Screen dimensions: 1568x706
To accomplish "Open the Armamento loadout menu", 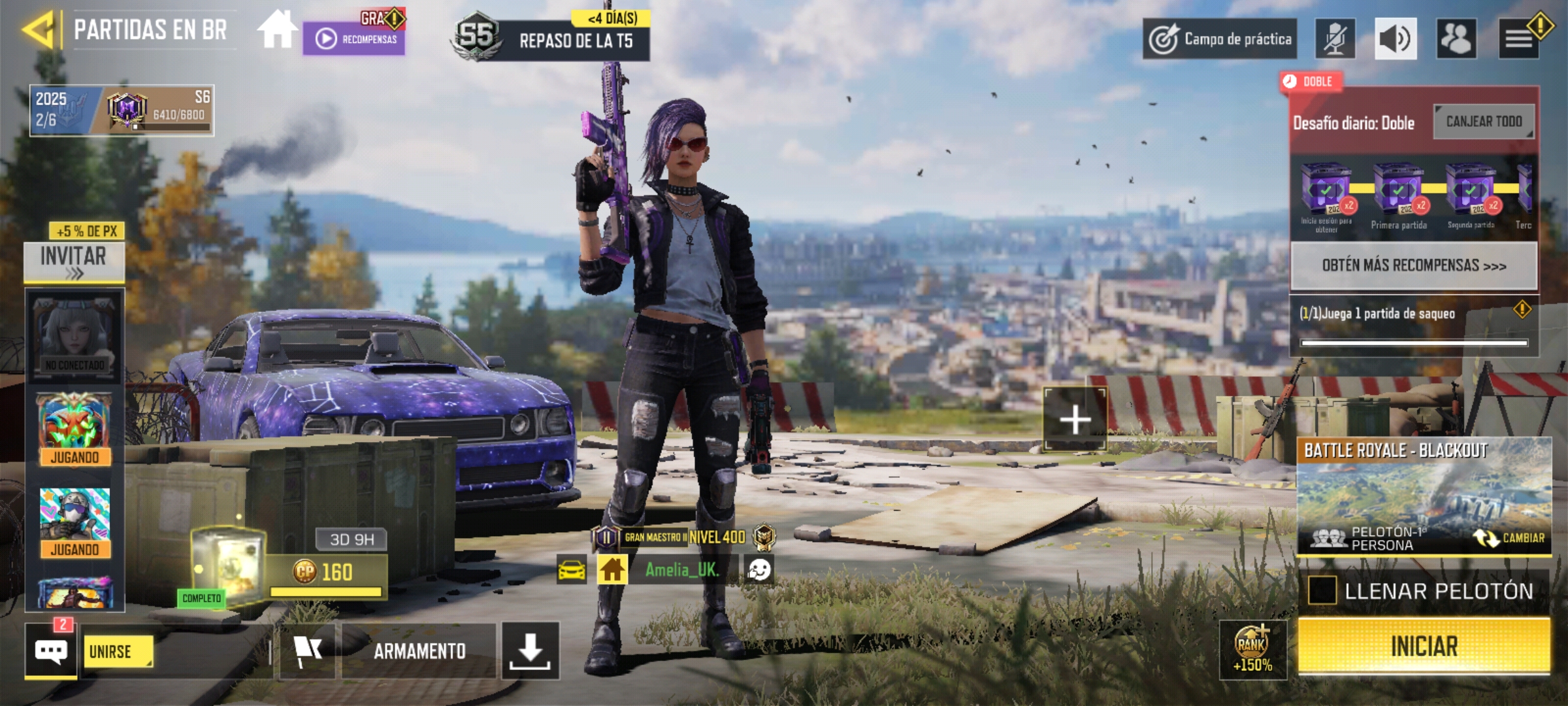I will [x=419, y=651].
